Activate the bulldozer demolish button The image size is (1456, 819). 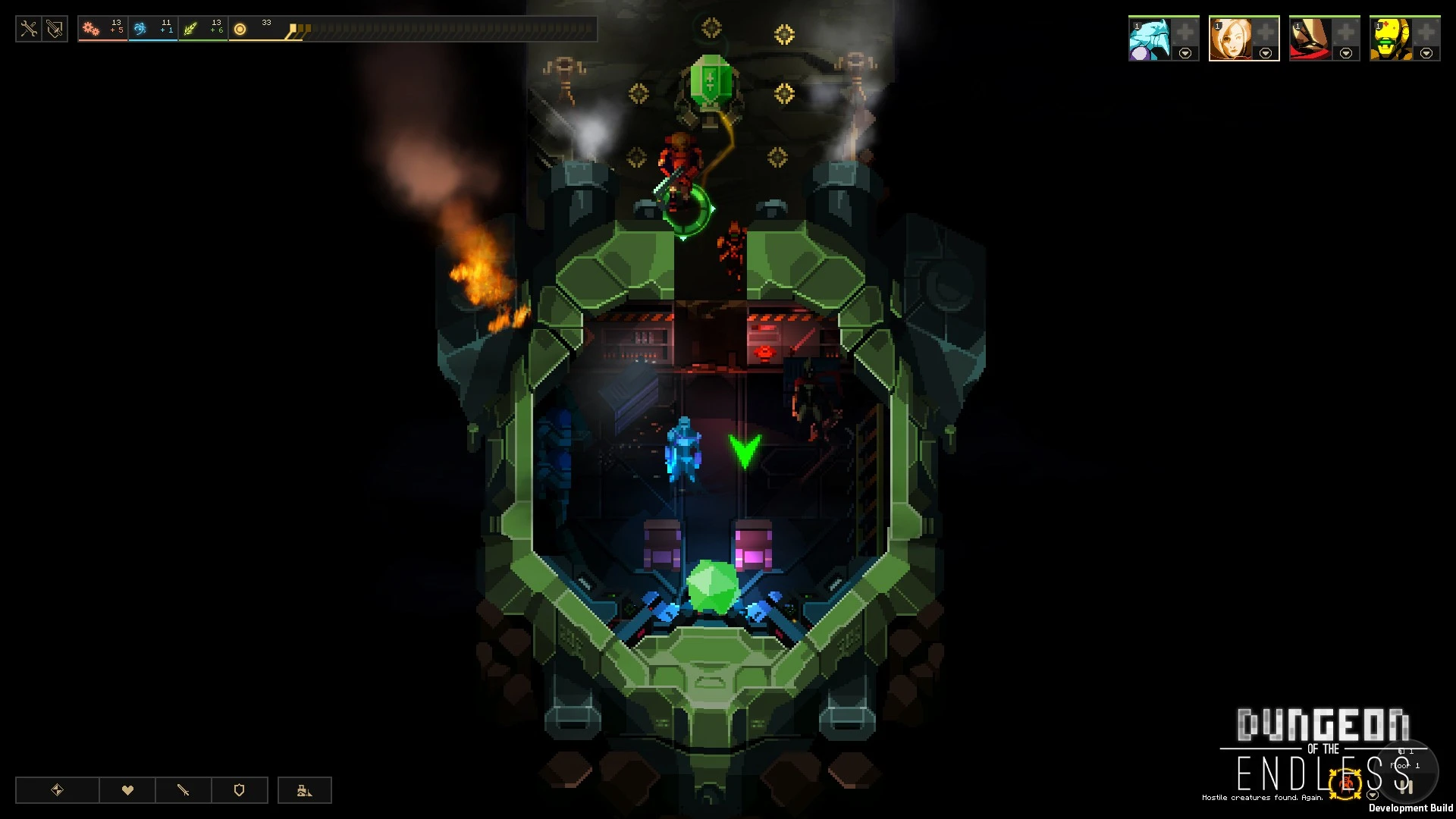305,790
